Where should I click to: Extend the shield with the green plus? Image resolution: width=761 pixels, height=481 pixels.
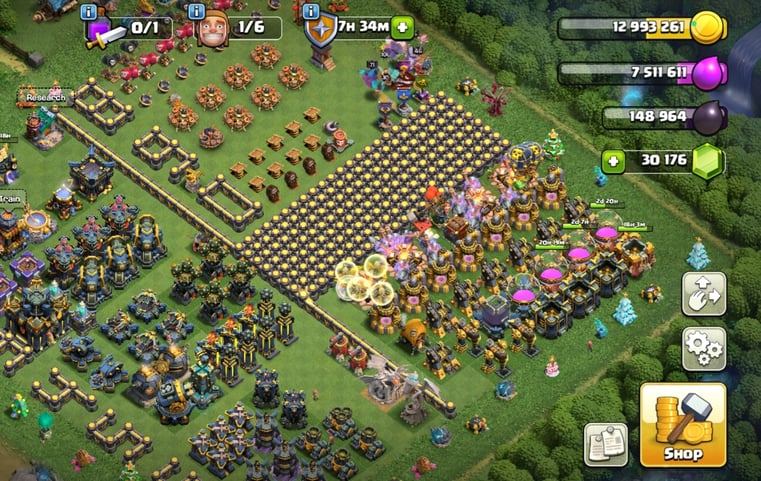pyautogui.click(x=404, y=26)
